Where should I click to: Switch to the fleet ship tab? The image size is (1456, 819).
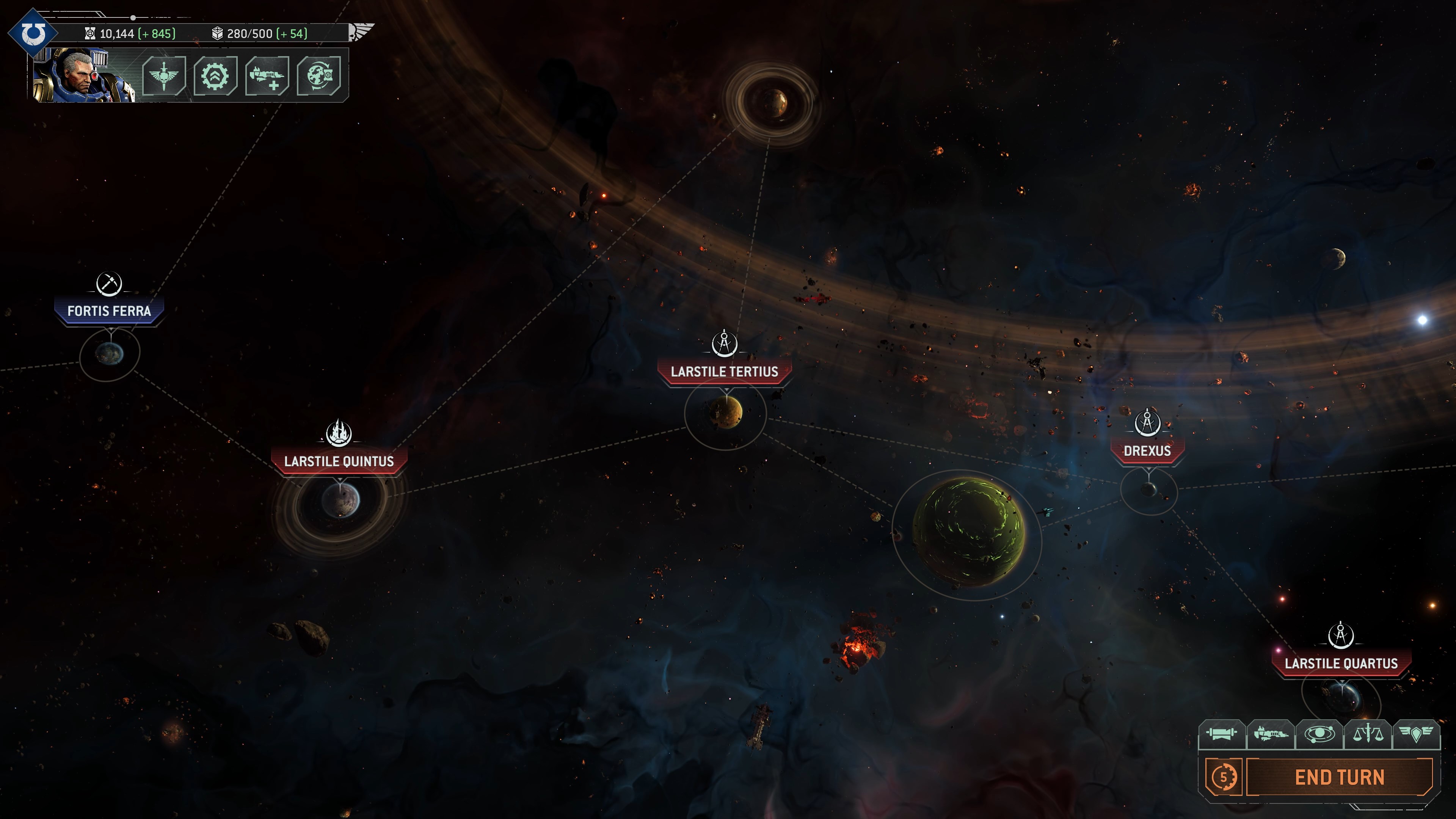[1271, 734]
